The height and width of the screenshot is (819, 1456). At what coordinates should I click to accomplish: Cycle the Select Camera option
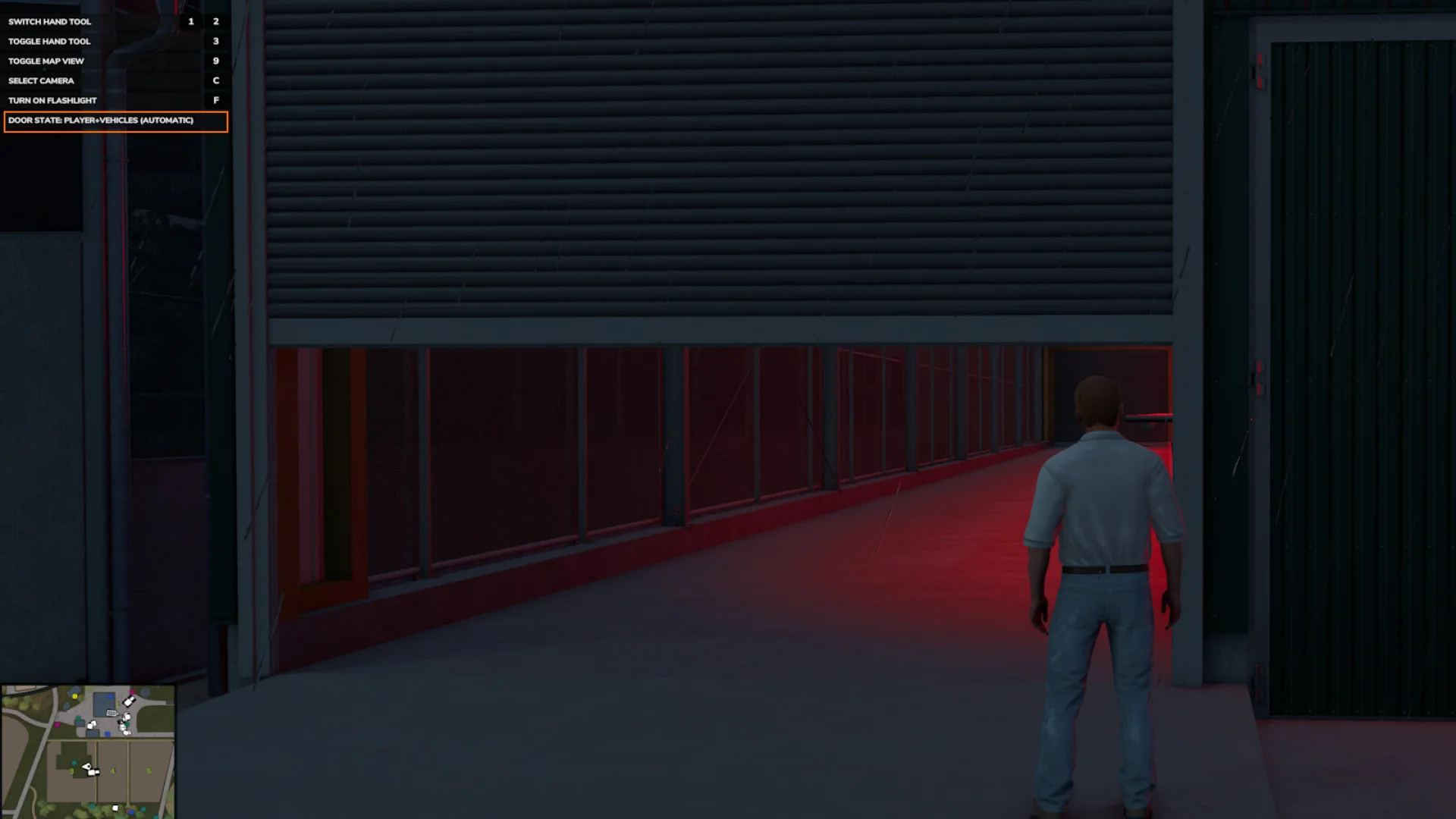[x=41, y=80]
